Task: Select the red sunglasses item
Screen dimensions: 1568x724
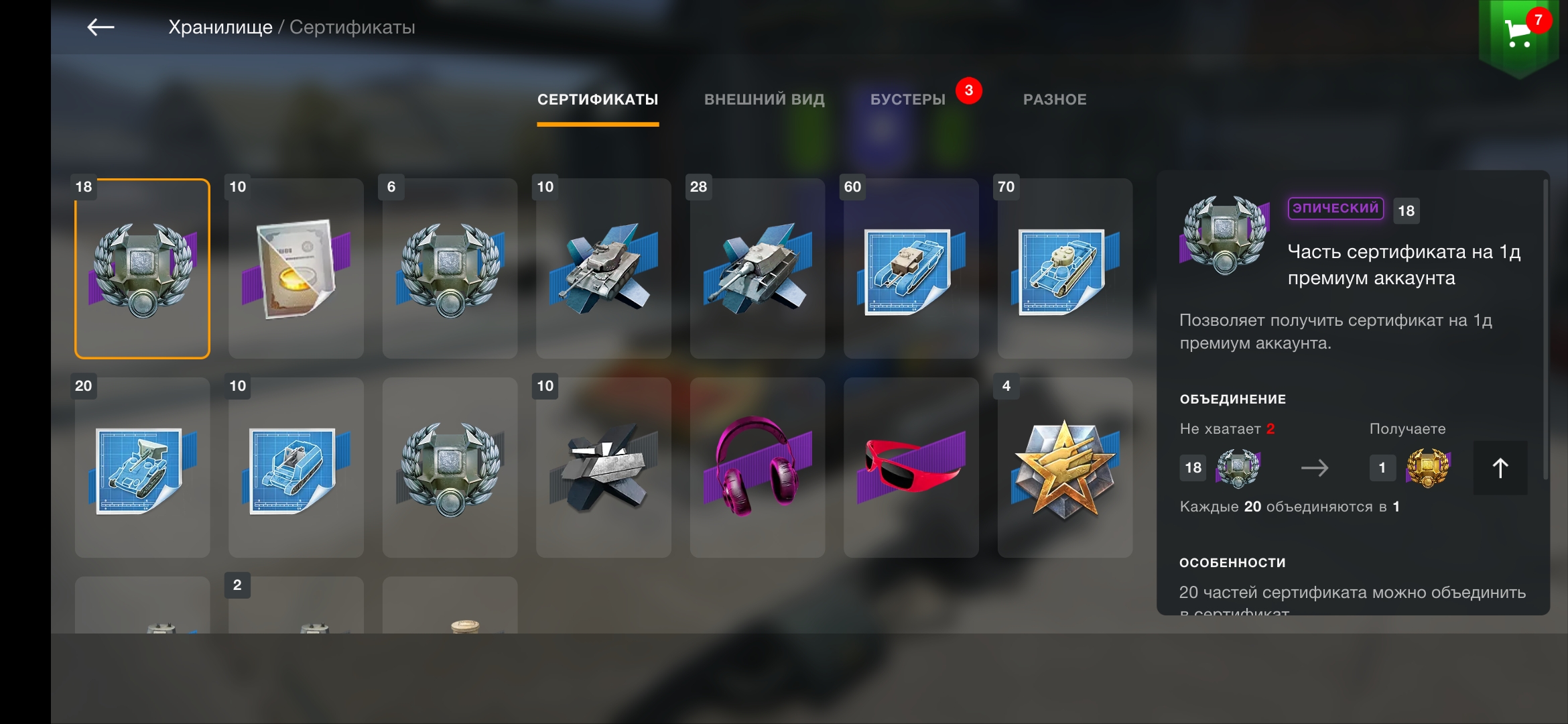Action: click(911, 468)
